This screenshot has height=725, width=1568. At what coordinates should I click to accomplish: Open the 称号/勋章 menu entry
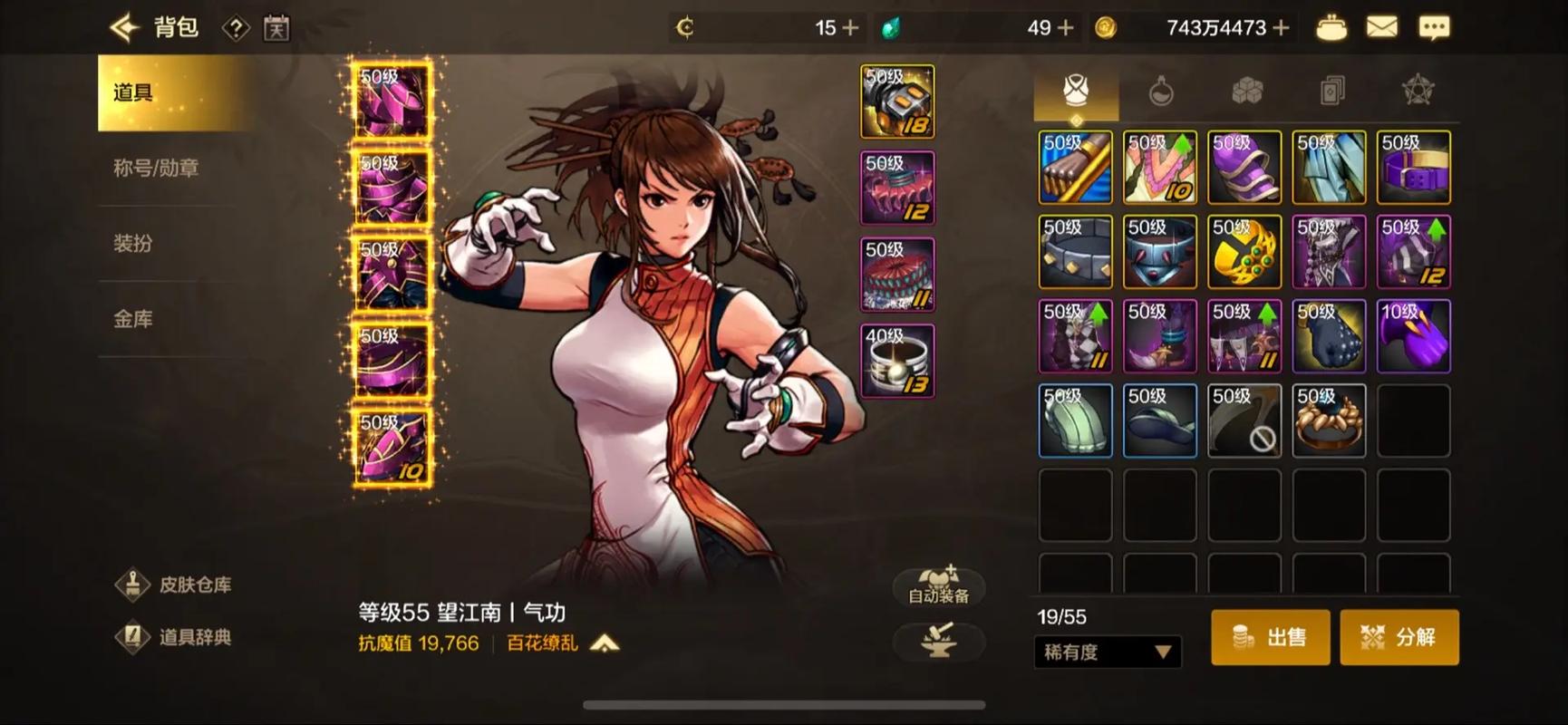coord(156,168)
